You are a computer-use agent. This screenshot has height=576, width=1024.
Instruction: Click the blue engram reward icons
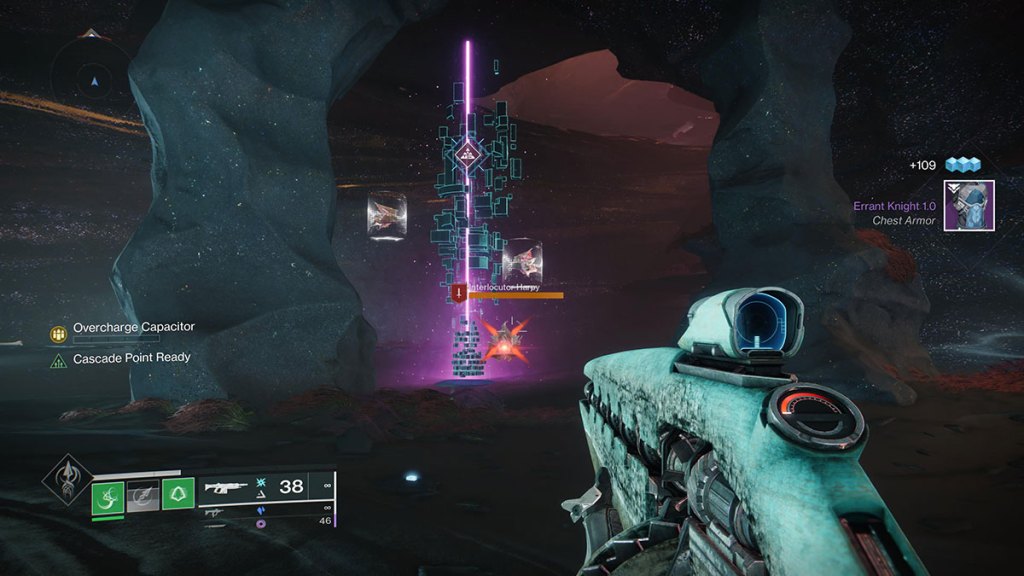[x=964, y=165]
